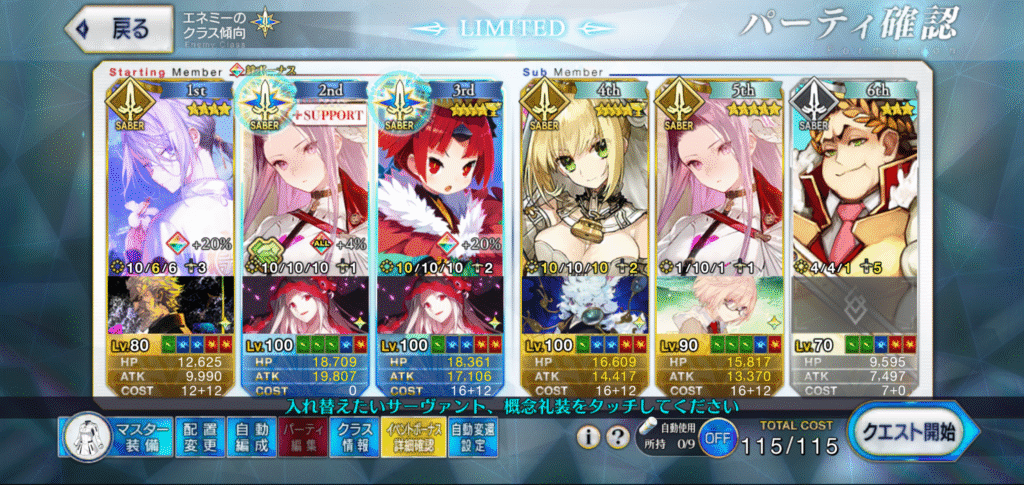Viewport: 1024px width, 485px height.
Task: Change the 4th servant's craft essence
Action: (x=583, y=305)
